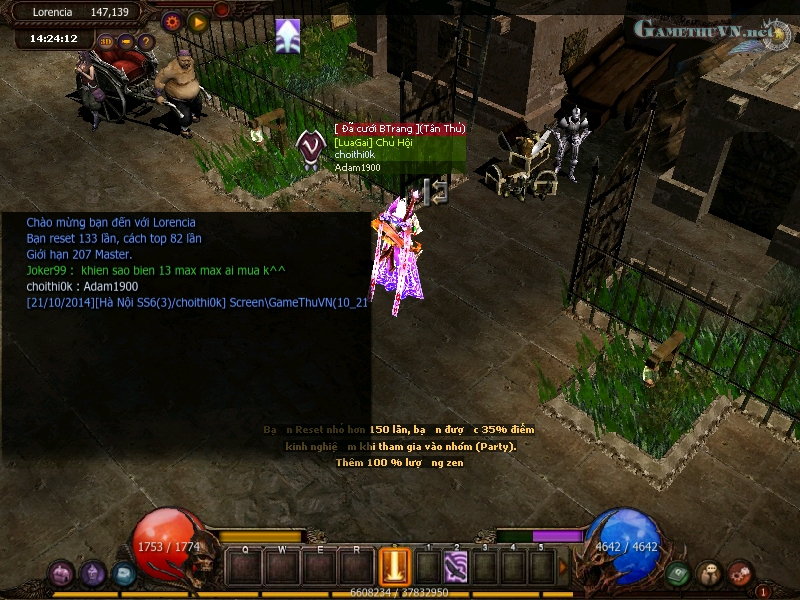The width and height of the screenshot is (800, 600).
Task: Click the orange play arrow button
Action: pyautogui.click(x=197, y=20)
